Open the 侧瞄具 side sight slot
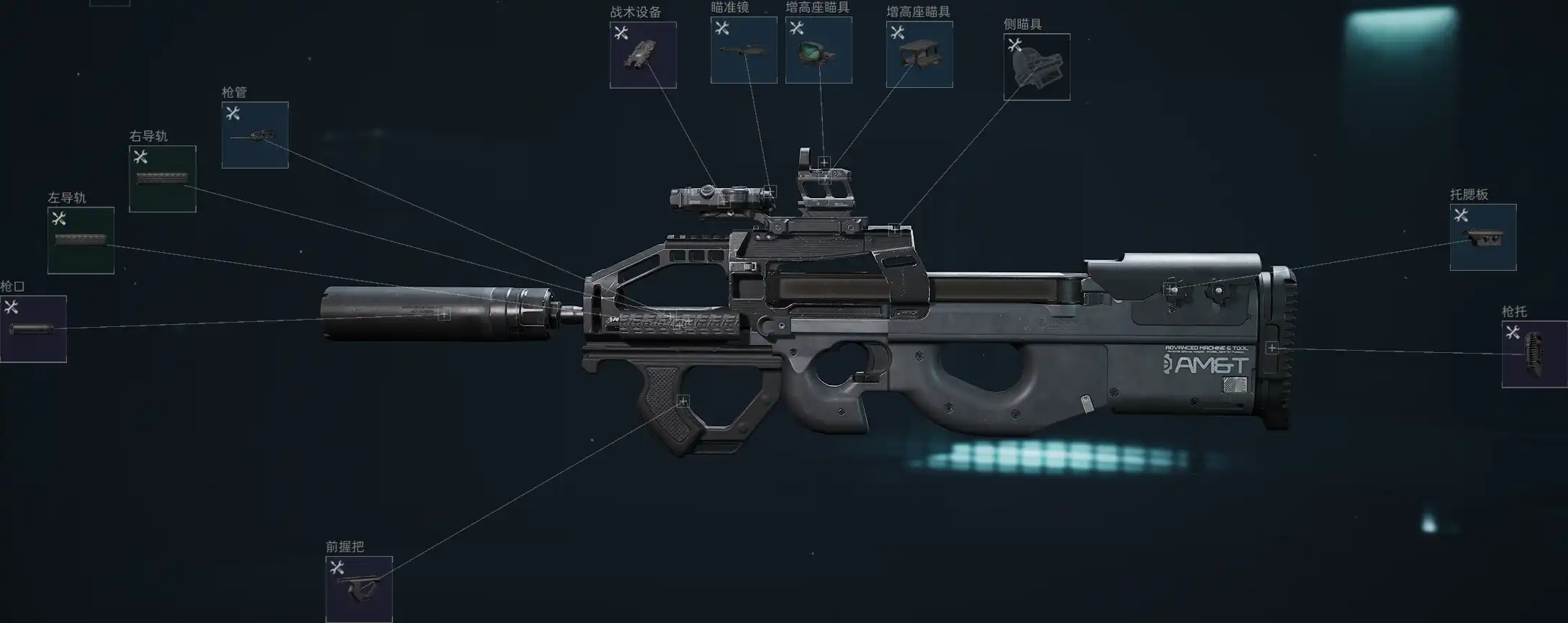1568x623 pixels. click(1036, 67)
